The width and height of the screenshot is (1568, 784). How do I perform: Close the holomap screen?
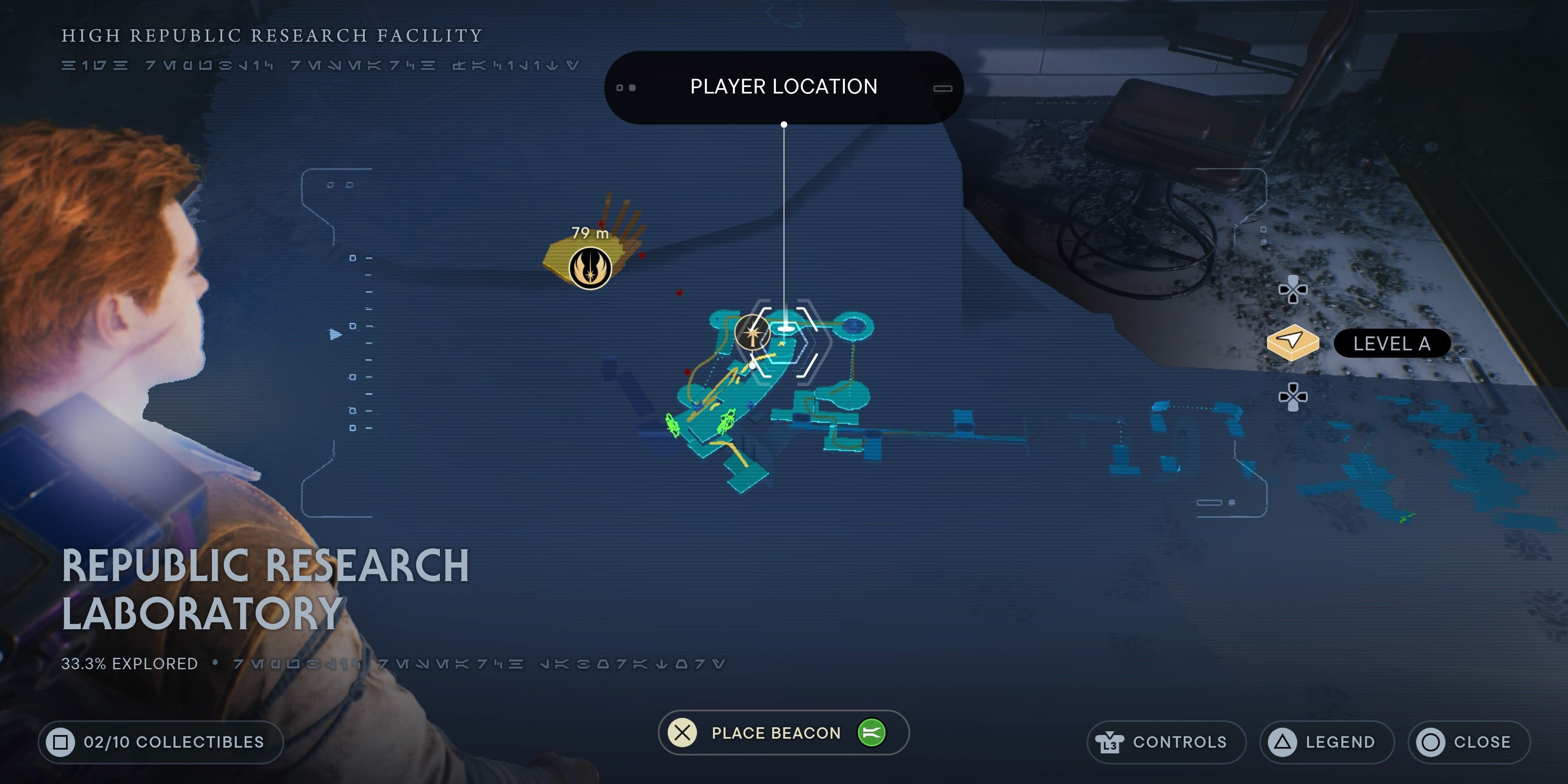(1468, 742)
